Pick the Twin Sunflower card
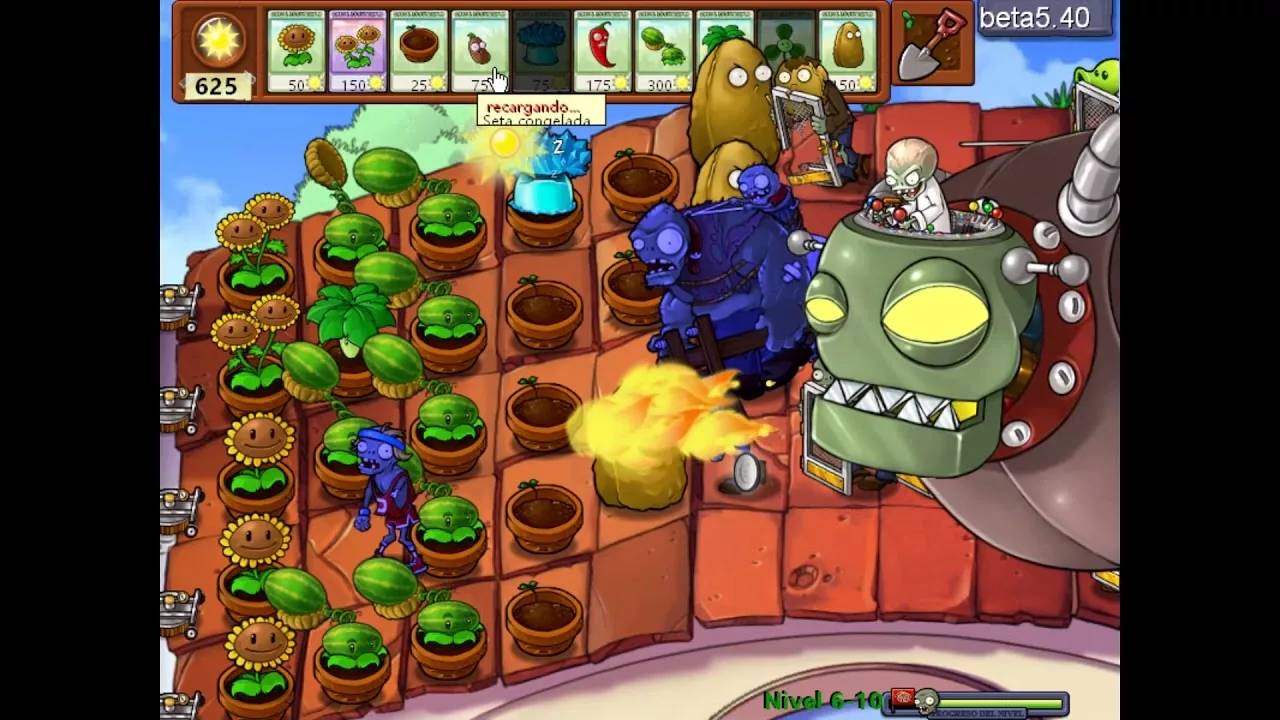This screenshot has height=720, width=1280. 358,50
